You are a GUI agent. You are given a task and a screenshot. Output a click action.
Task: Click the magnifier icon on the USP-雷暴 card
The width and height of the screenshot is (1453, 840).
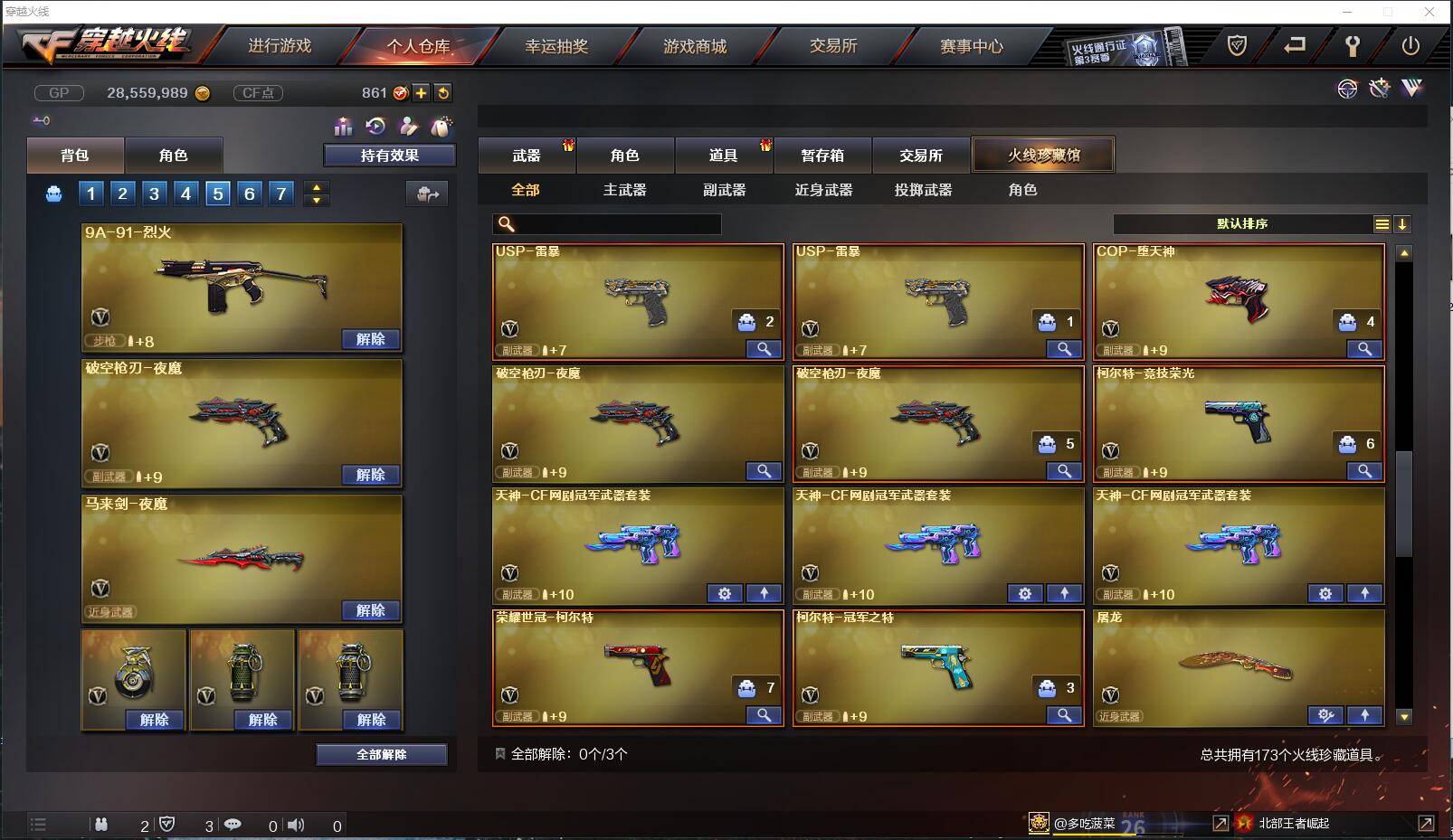pos(764,348)
